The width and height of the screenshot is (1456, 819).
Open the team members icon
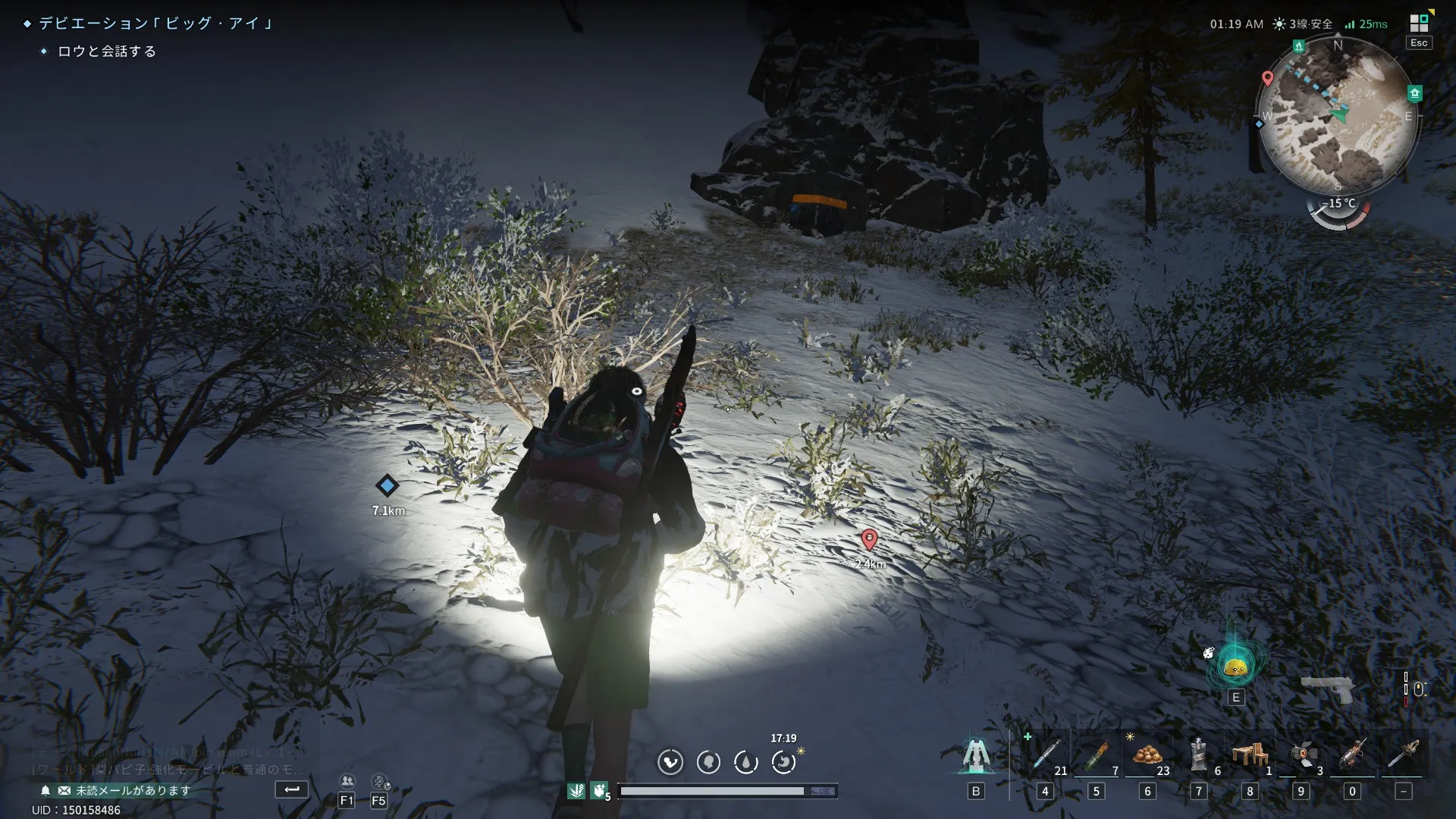click(347, 782)
